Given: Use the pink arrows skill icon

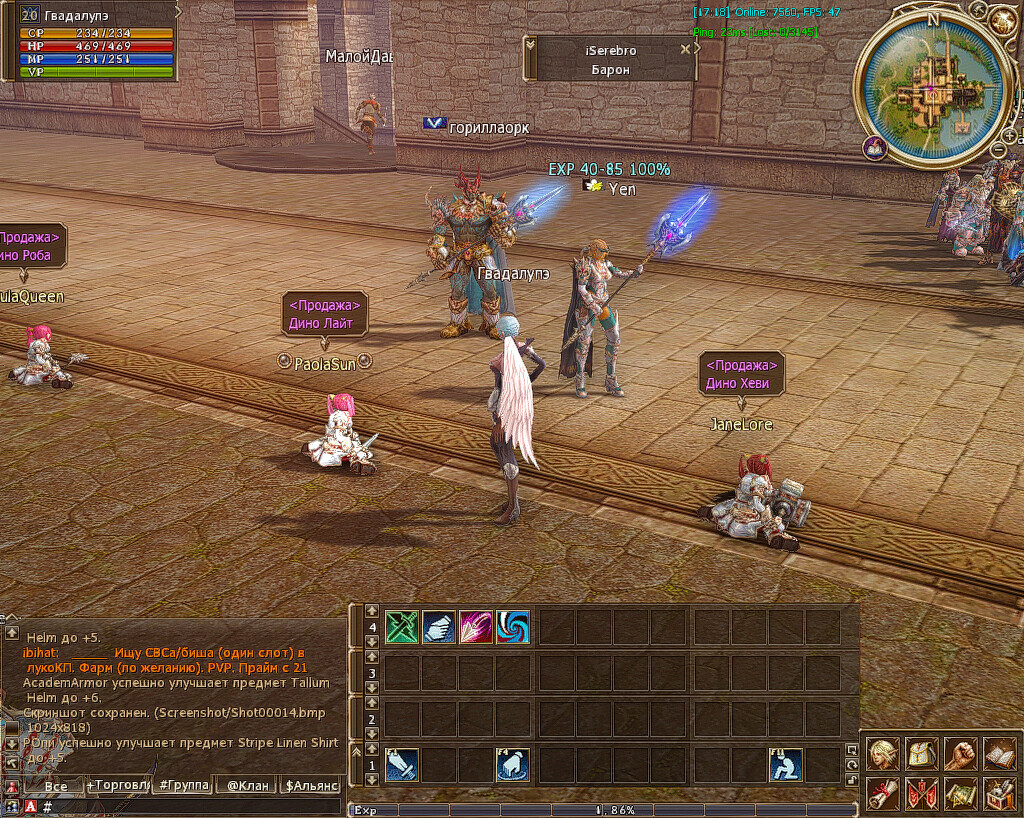Looking at the screenshot, I should point(476,627).
